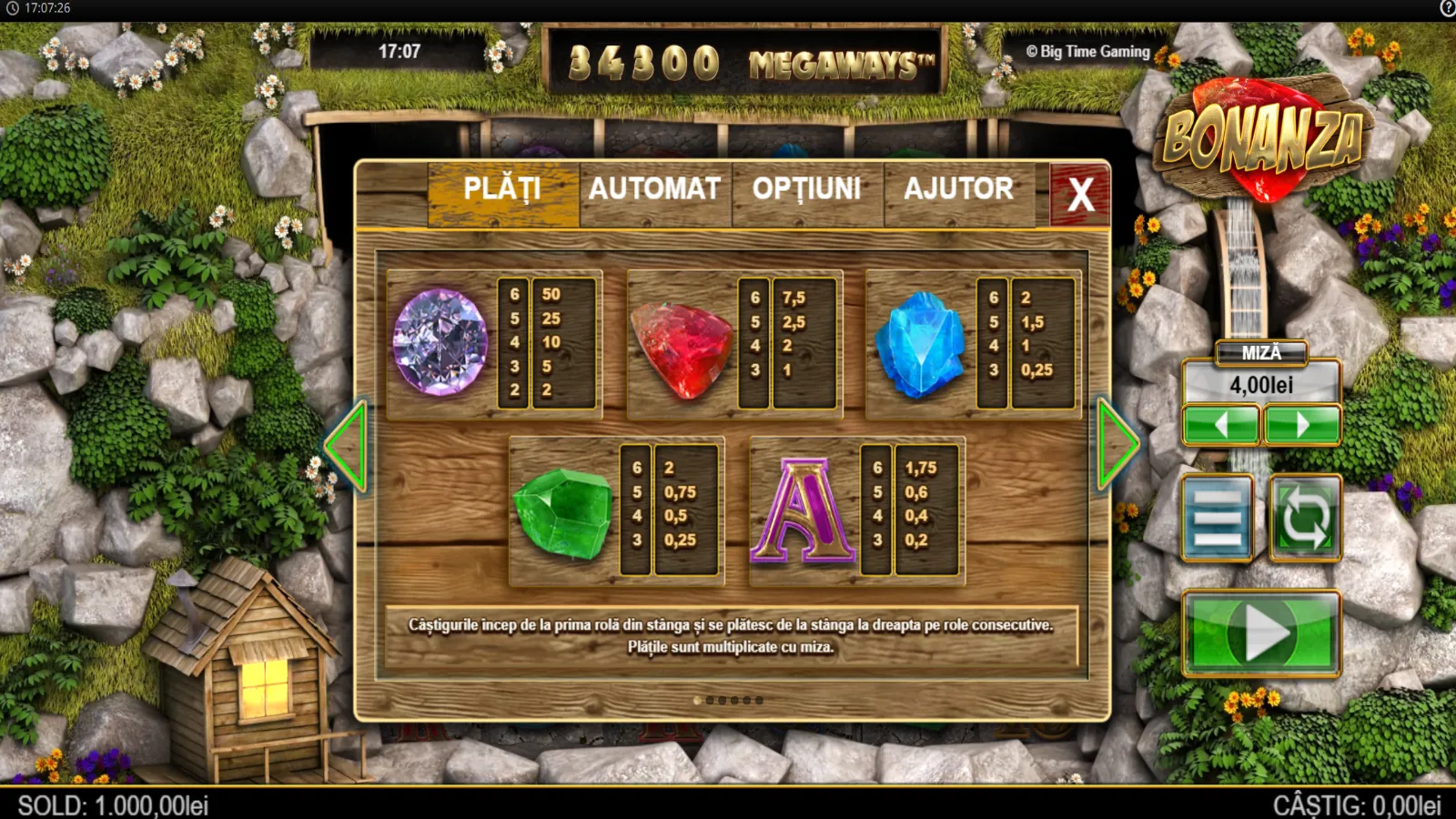
Task: Click the paytable page indicator dots
Action: point(729,701)
